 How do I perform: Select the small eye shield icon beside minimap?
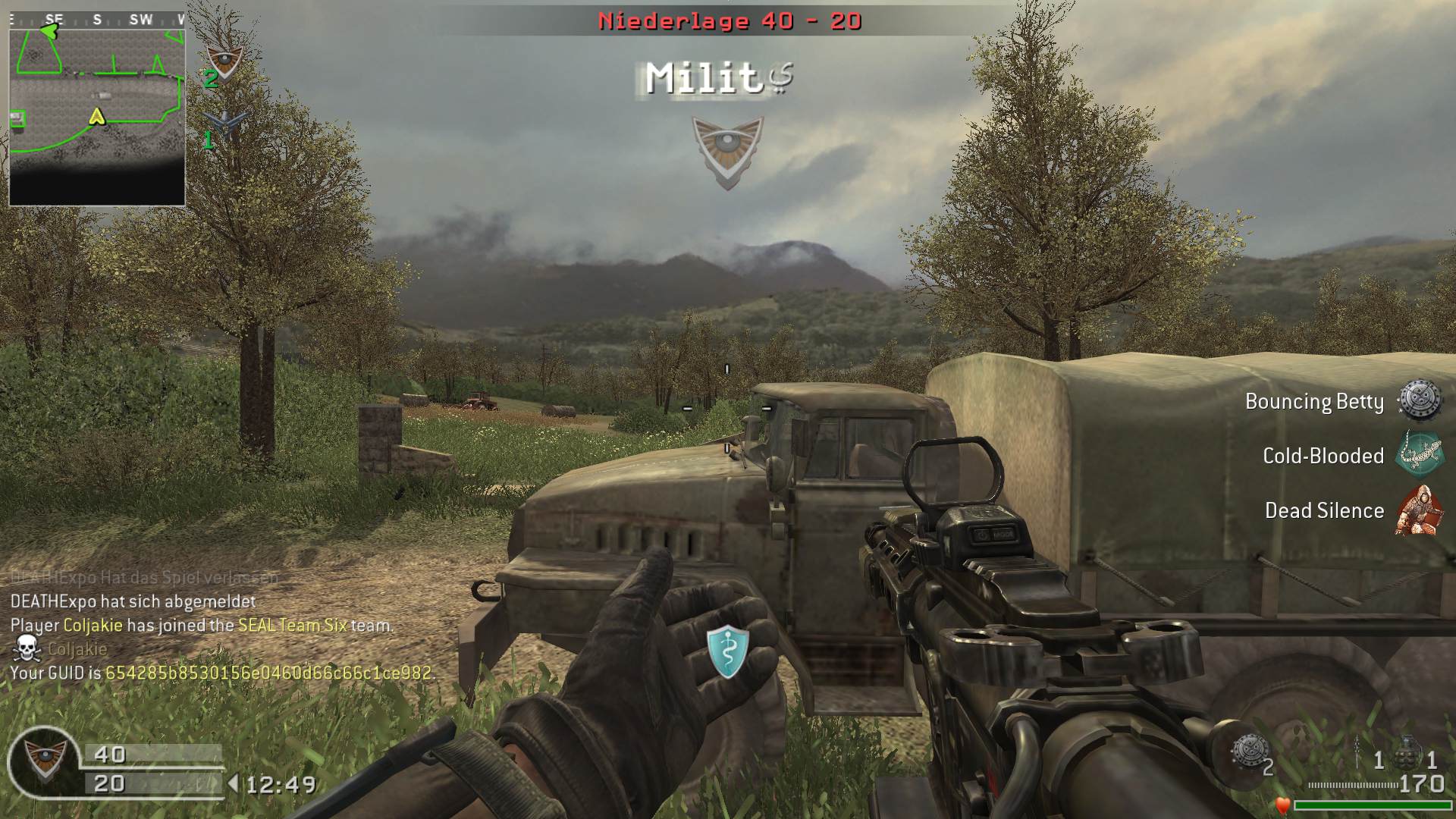pos(224,62)
